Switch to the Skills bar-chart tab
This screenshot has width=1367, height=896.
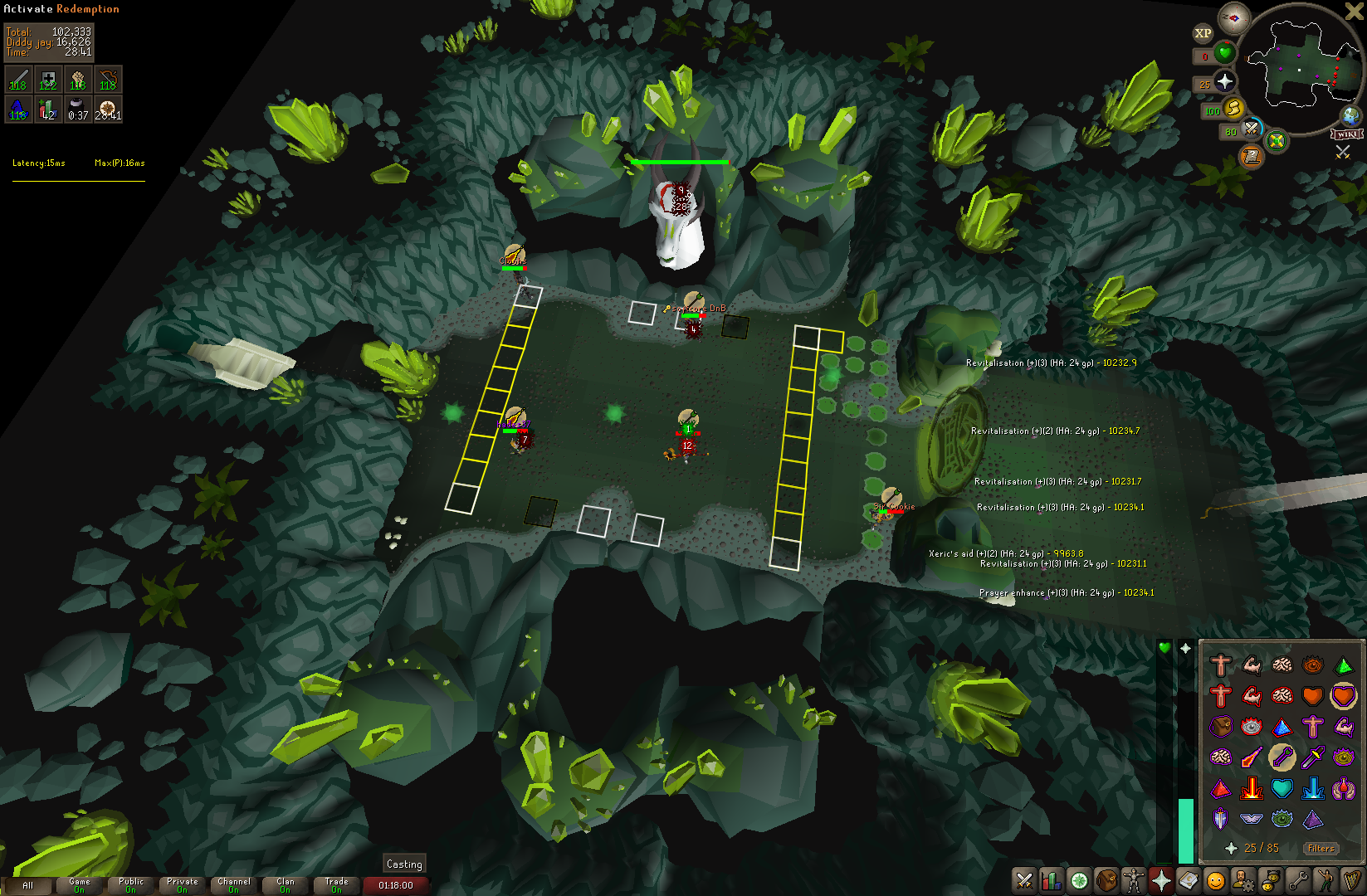[x=1052, y=880]
